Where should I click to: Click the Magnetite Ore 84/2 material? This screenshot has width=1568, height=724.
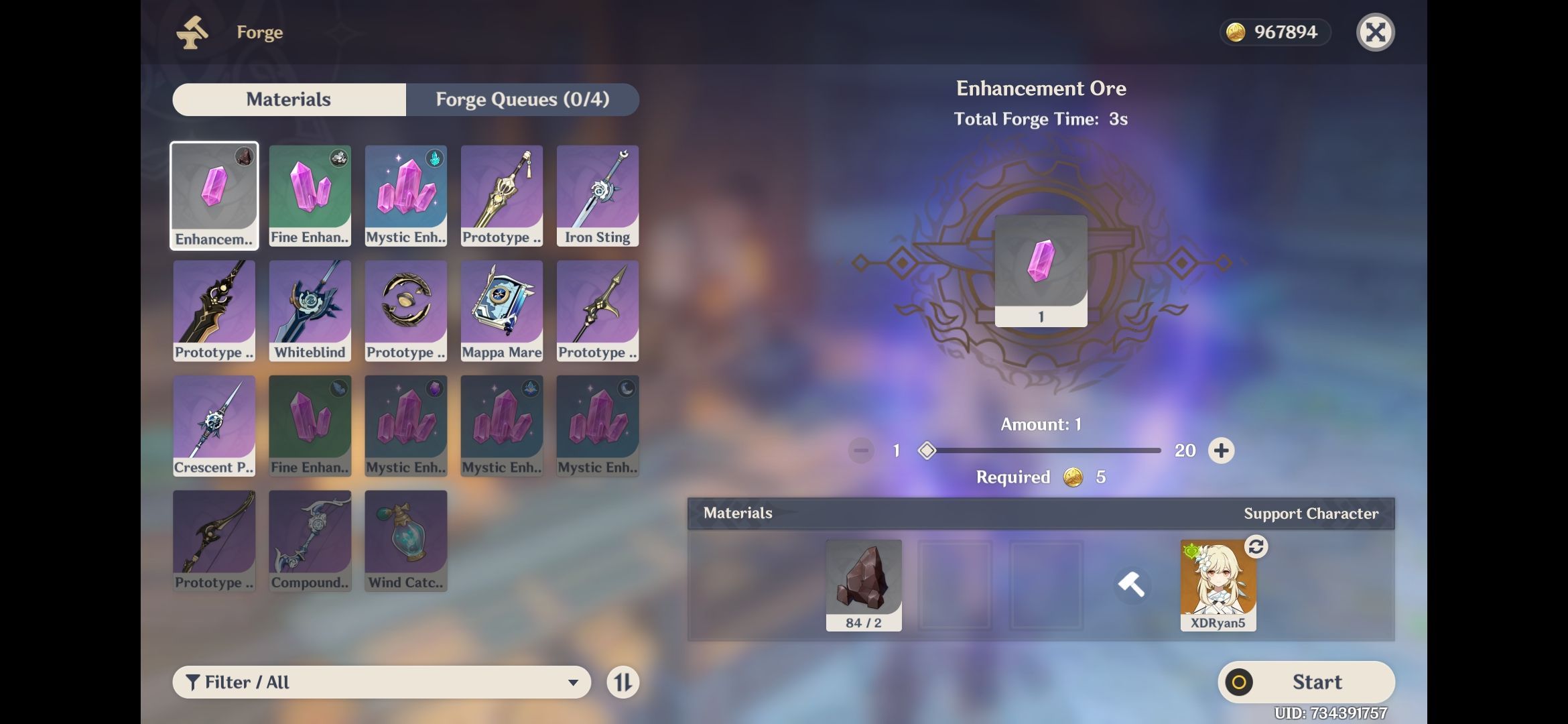(x=863, y=585)
